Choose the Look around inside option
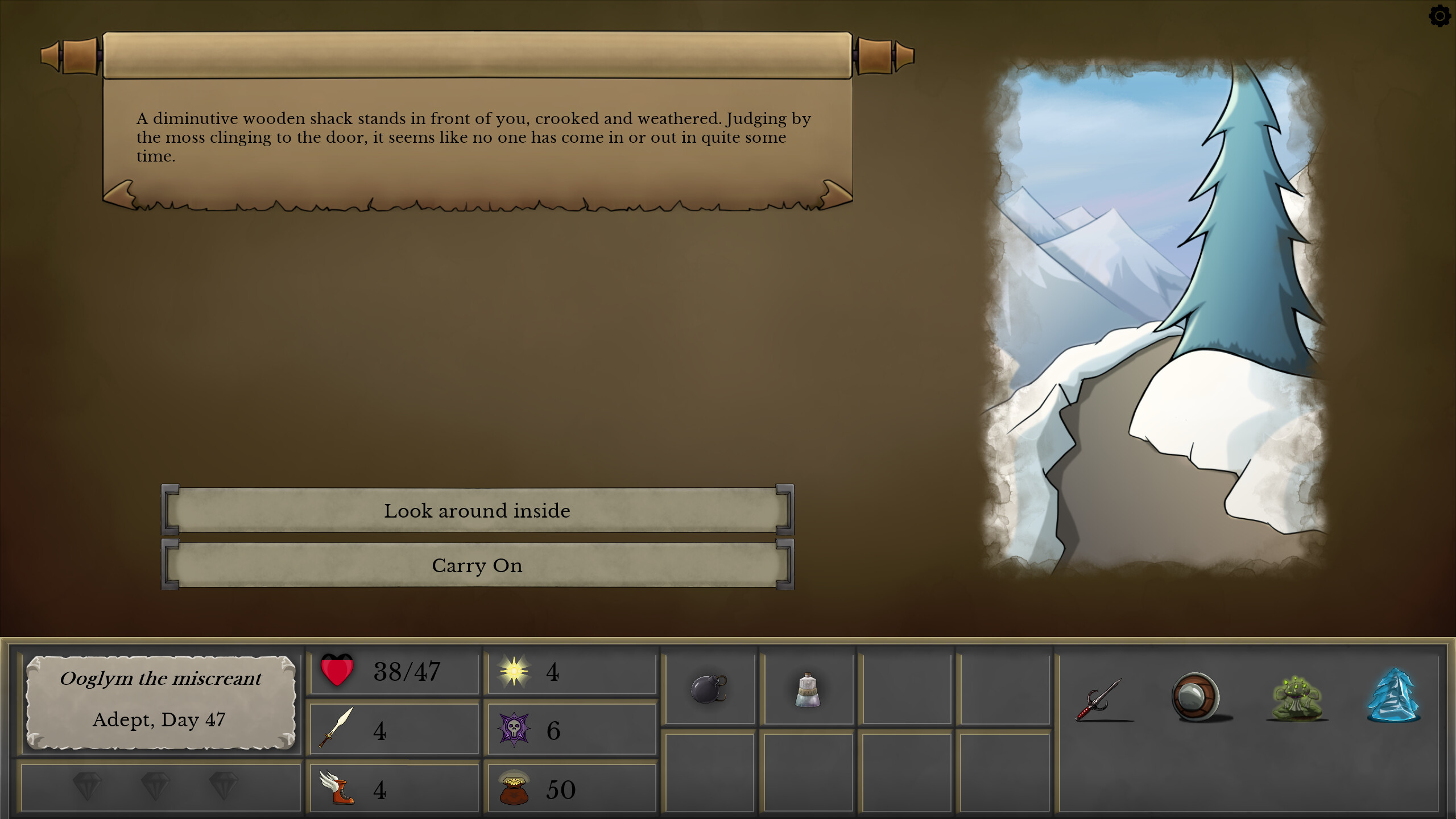Viewport: 1456px width, 819px height. tap(478, 510)
